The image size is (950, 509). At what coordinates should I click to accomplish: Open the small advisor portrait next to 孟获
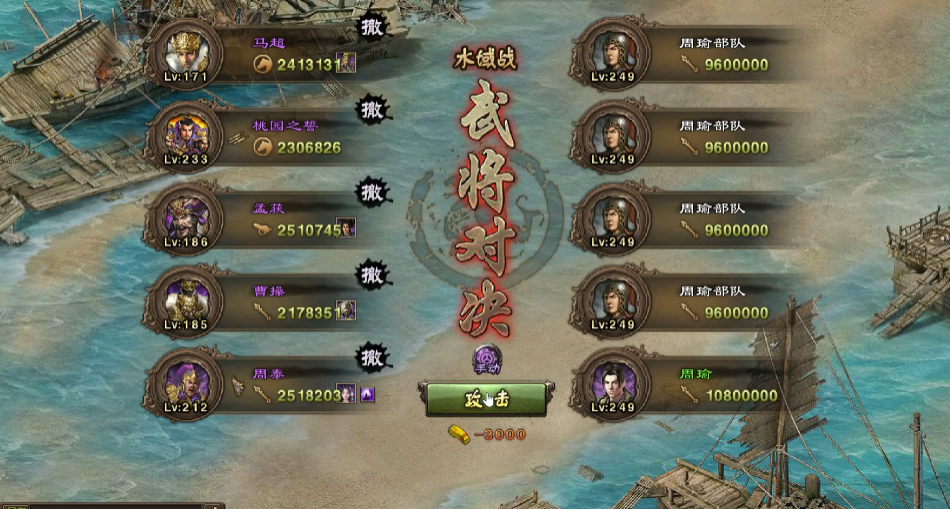(x=346, y=229)
